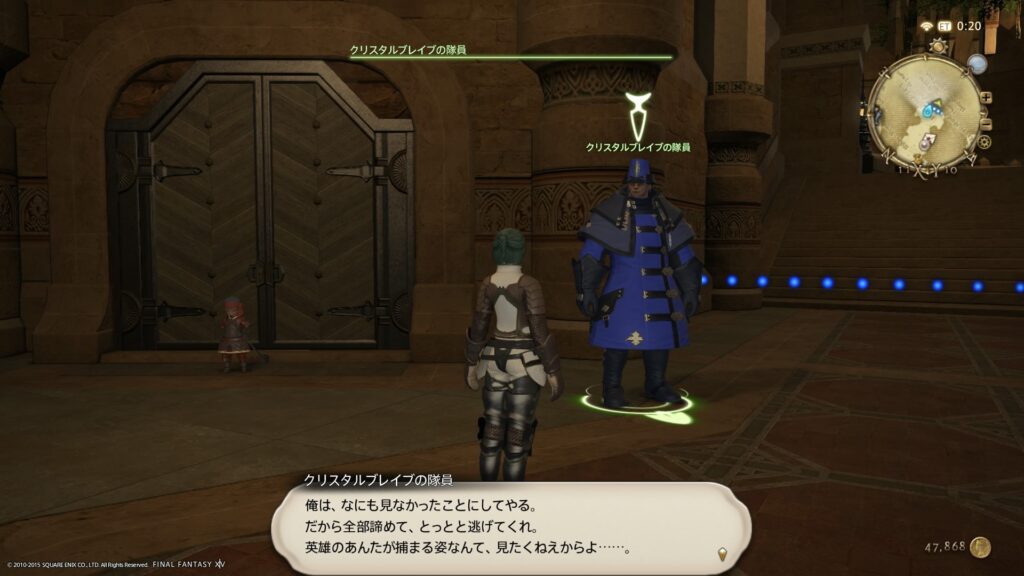
Task: Zoom in the minimap with plus button
Action: click(987, 97)
